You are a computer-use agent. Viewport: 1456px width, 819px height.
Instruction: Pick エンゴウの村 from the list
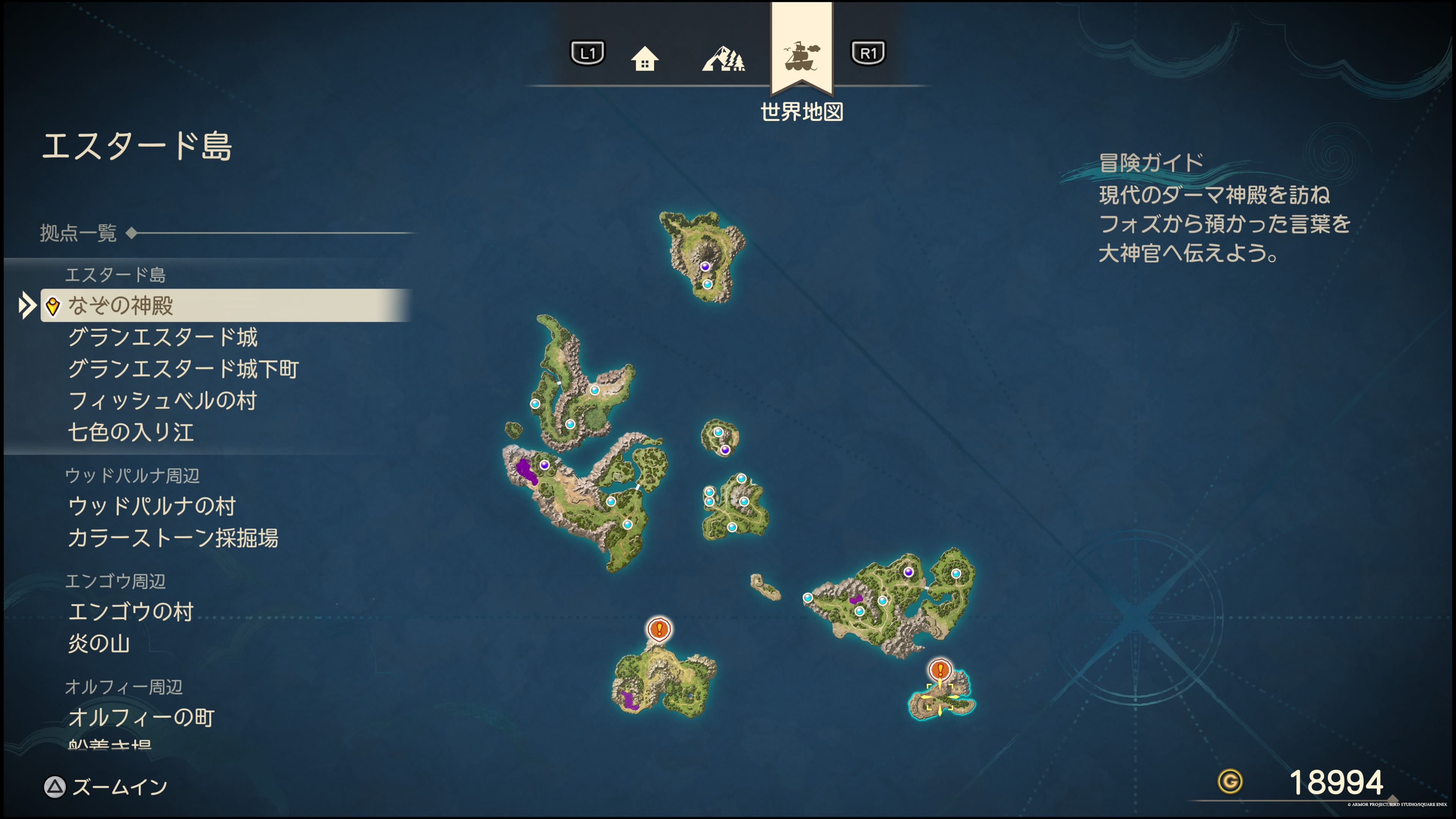tap(131, 612)
